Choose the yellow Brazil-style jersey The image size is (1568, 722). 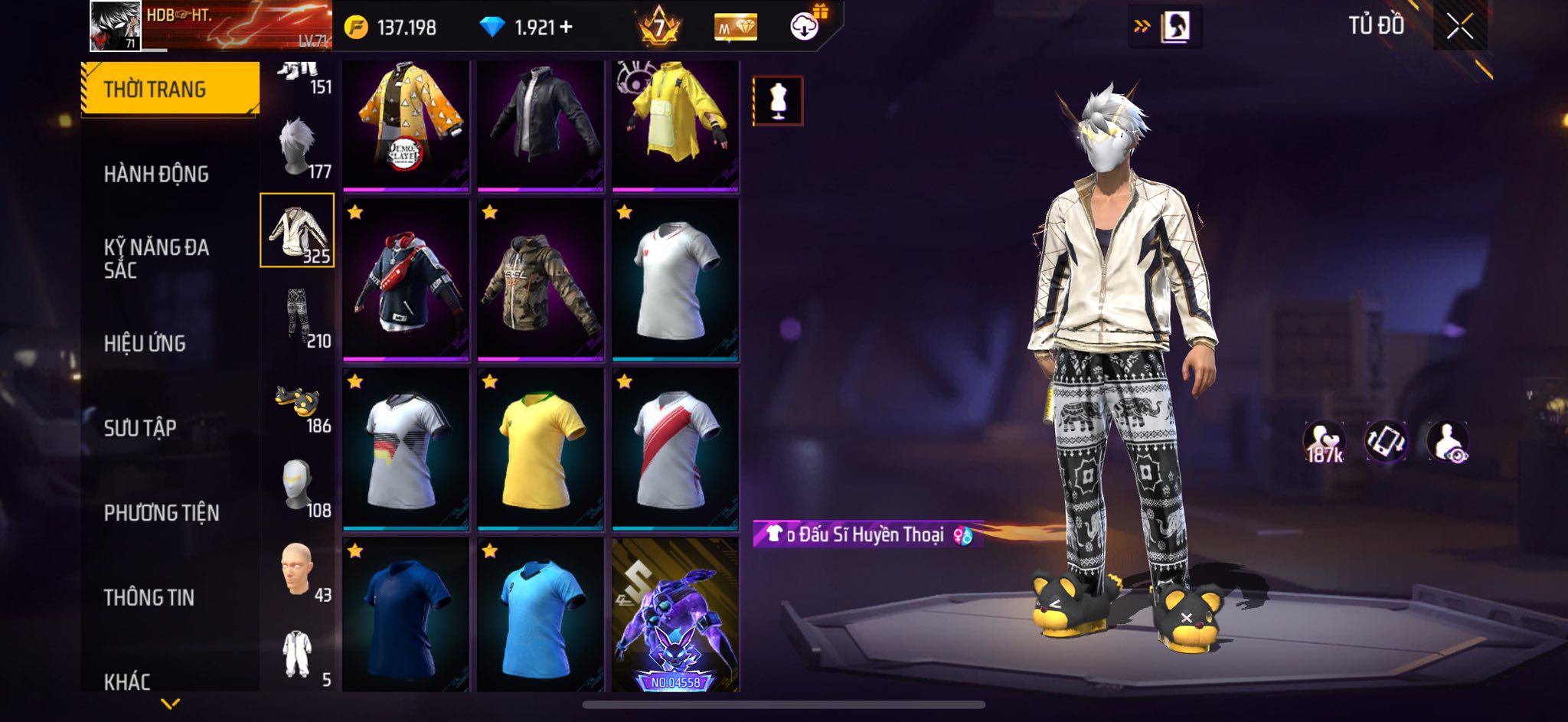pyautogui.click(x=540, y=449)
